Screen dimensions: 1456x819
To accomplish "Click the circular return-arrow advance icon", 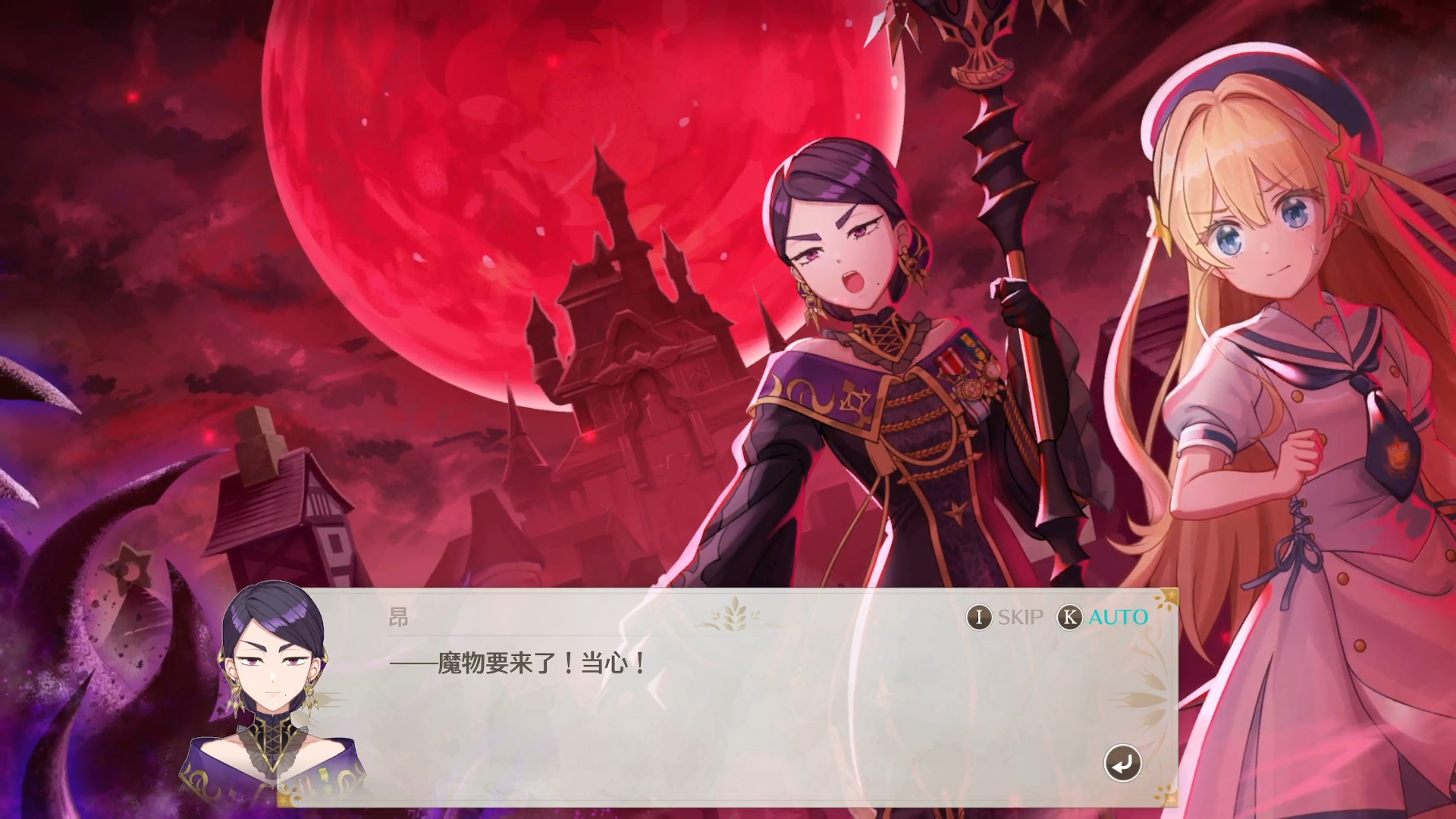I will [x=1122, y=763].
